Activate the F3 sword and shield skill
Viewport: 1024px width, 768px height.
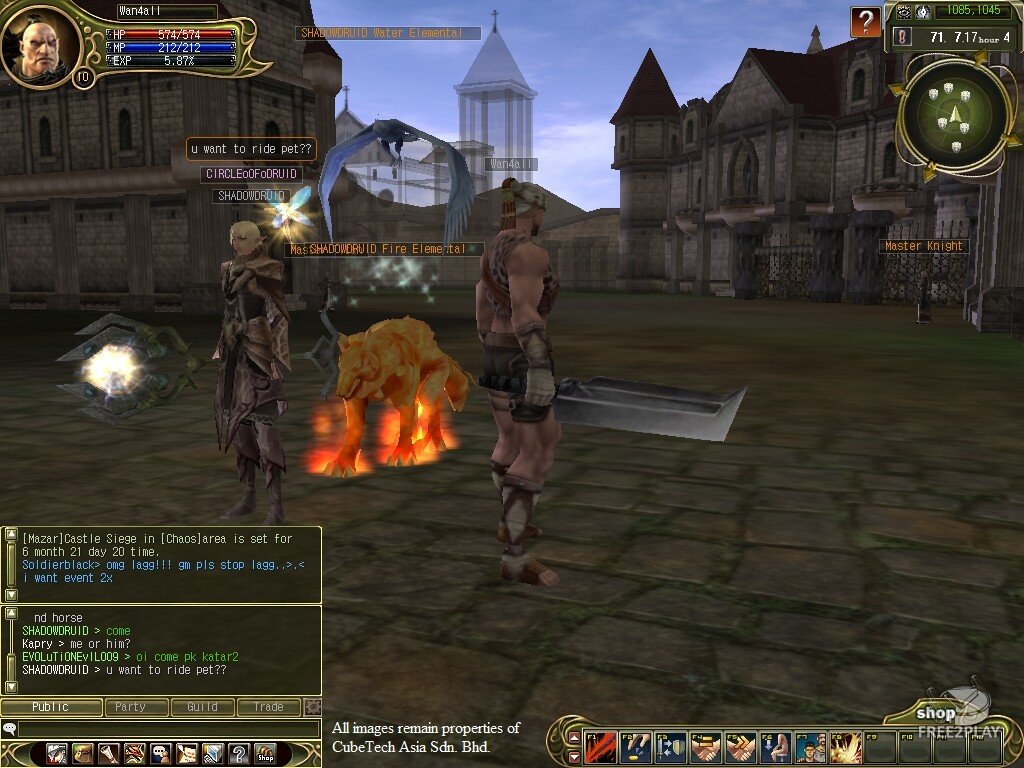pos(671,748)
